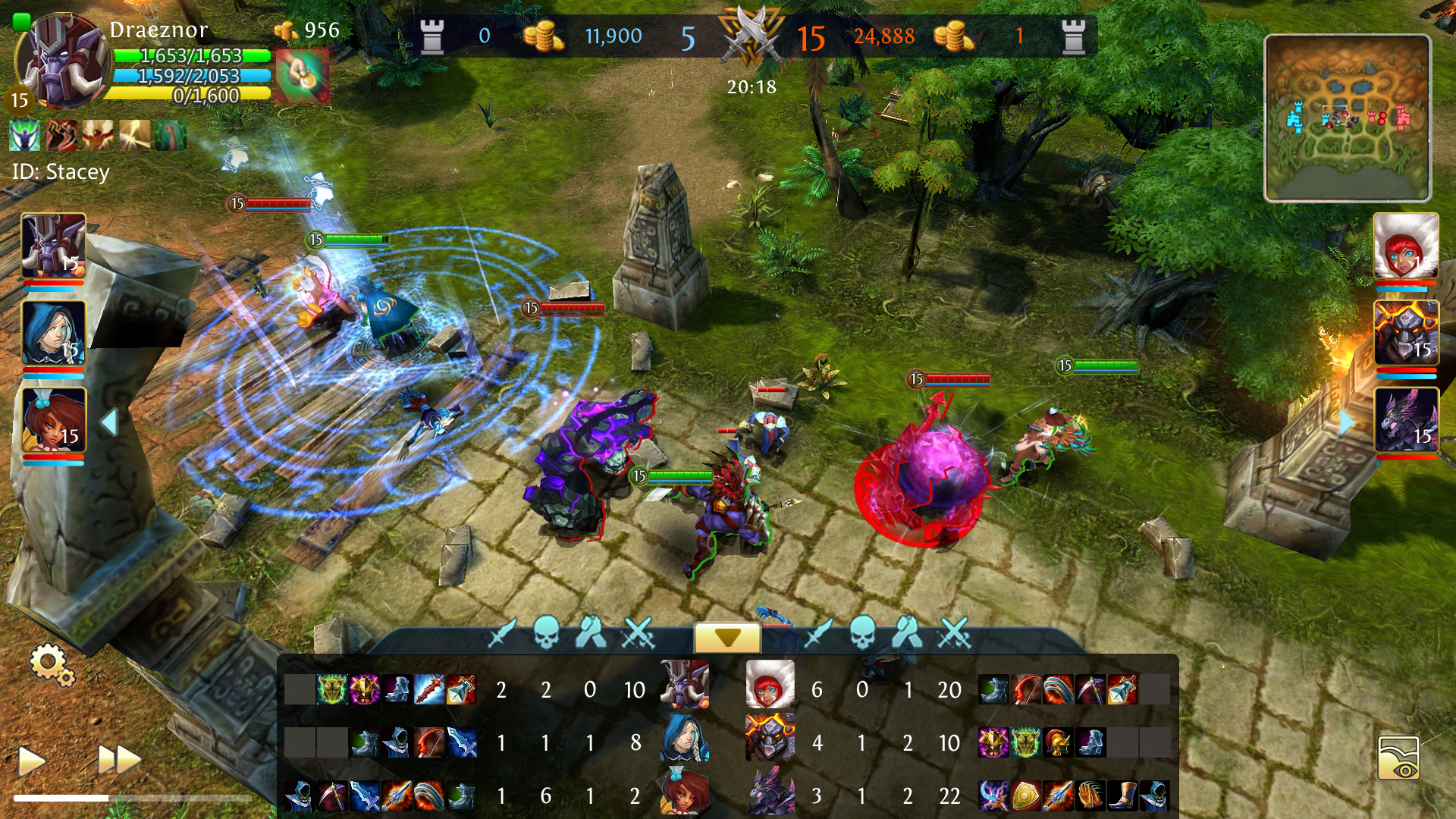Open the settings gear menu

click(x=52, y=664)
